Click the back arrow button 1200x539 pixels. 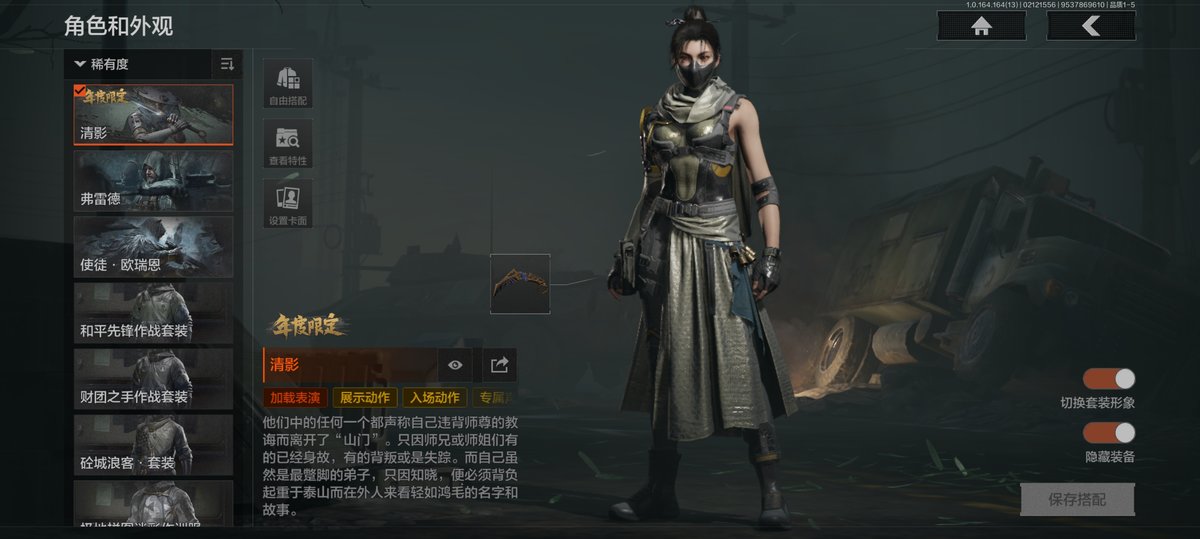pyautogui.click(x=1090, y=26)
